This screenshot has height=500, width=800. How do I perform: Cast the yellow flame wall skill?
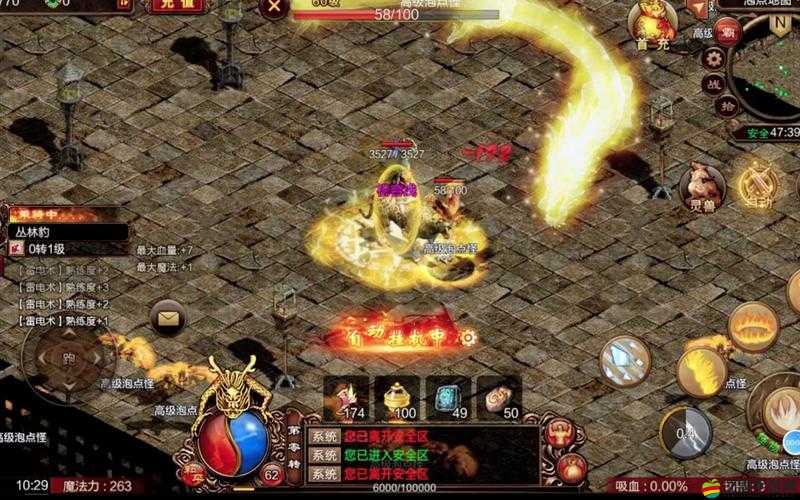click(x=701, y=371)
